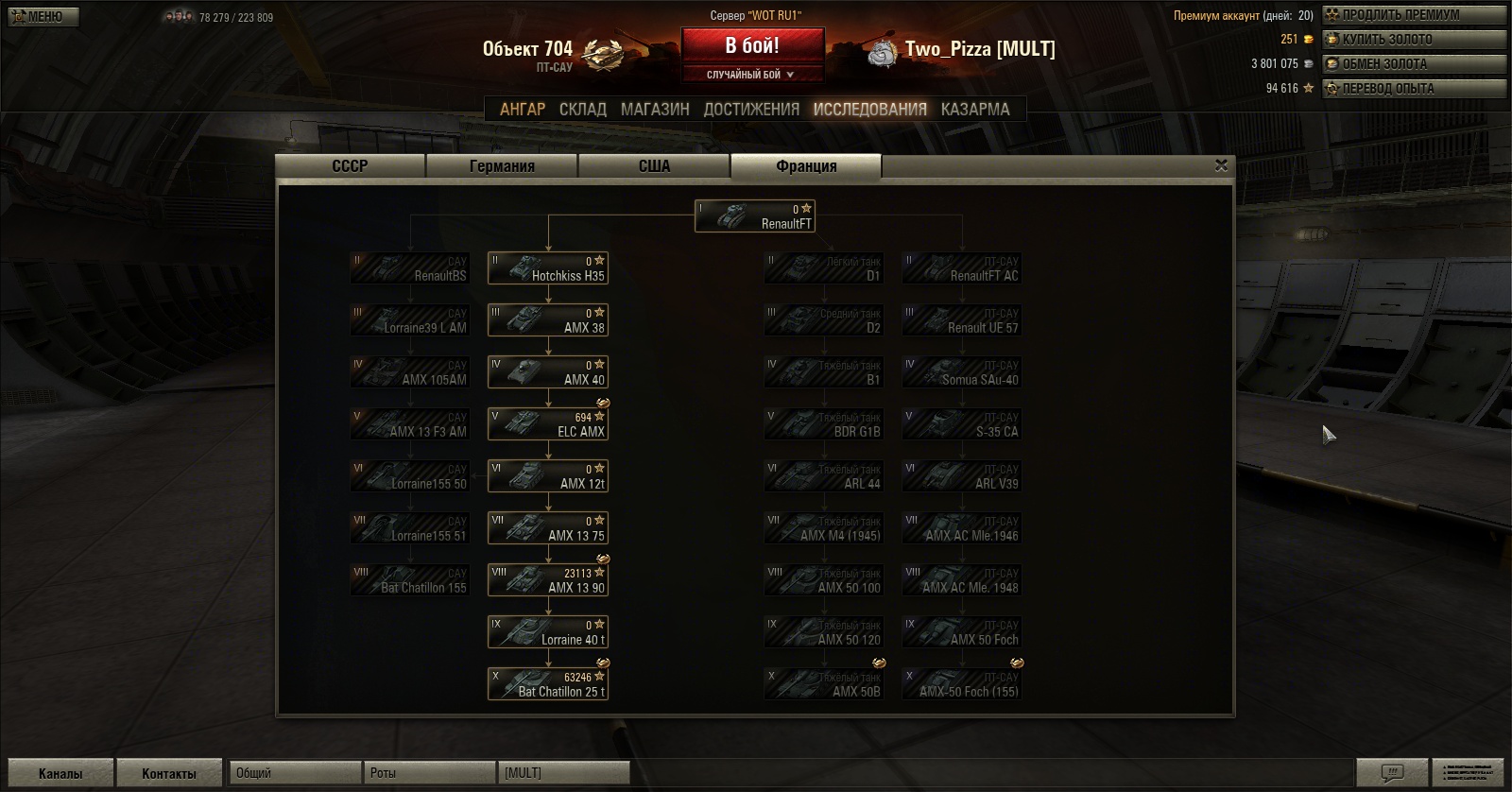The image size is (1512, 792).
Task: Open the Случайный бой battle type dropdown
Action: (752, 75)
